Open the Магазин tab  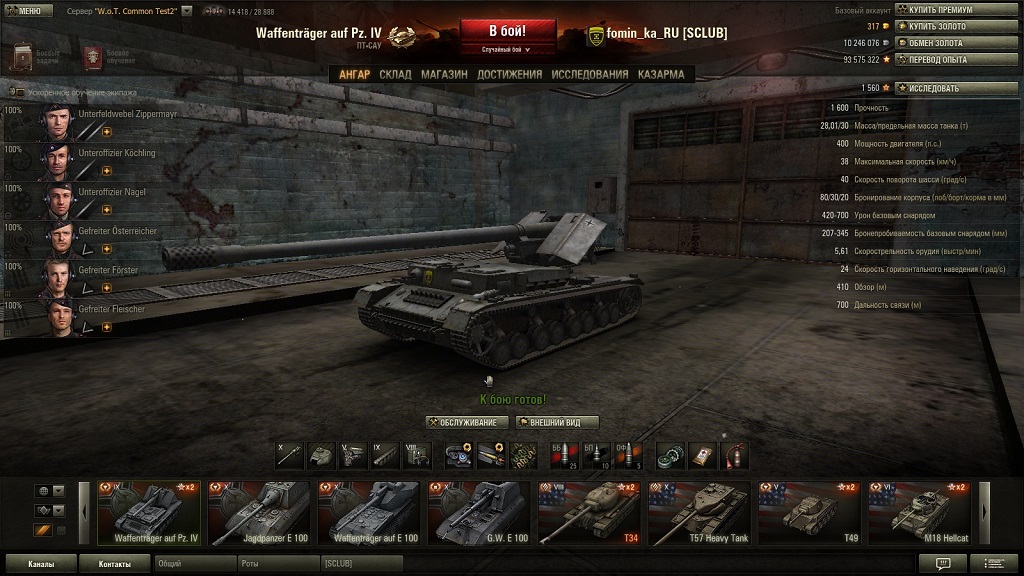tap(444, 74)
